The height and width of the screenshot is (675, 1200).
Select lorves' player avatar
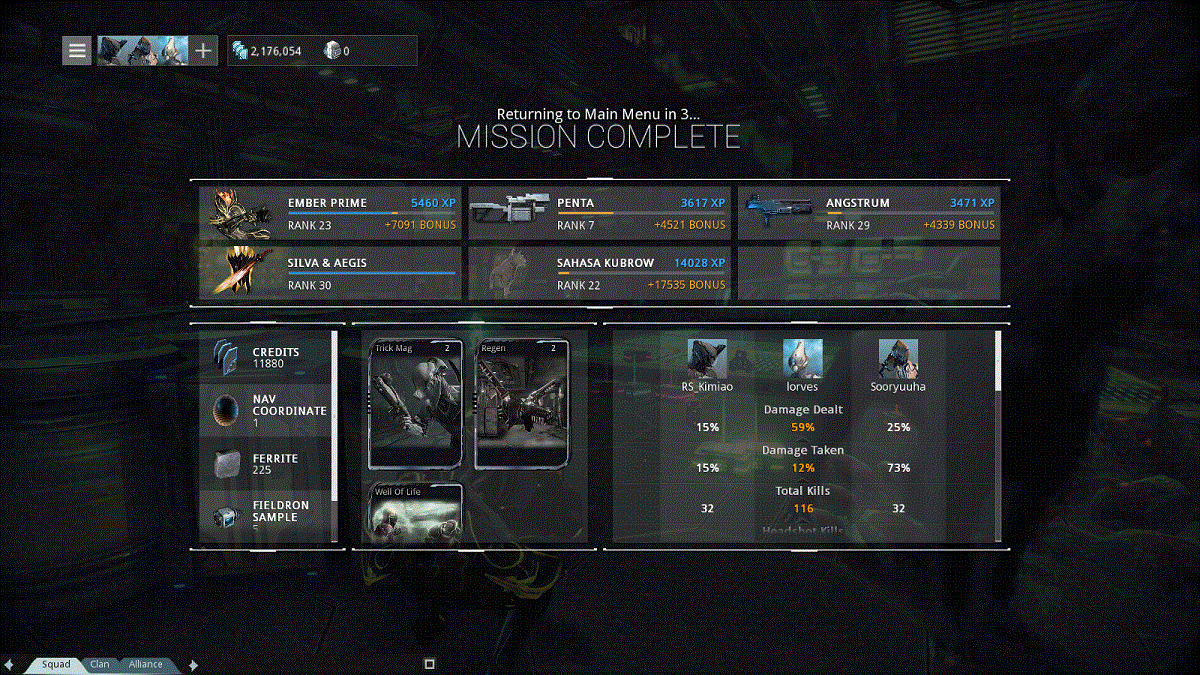click(803, 358)
